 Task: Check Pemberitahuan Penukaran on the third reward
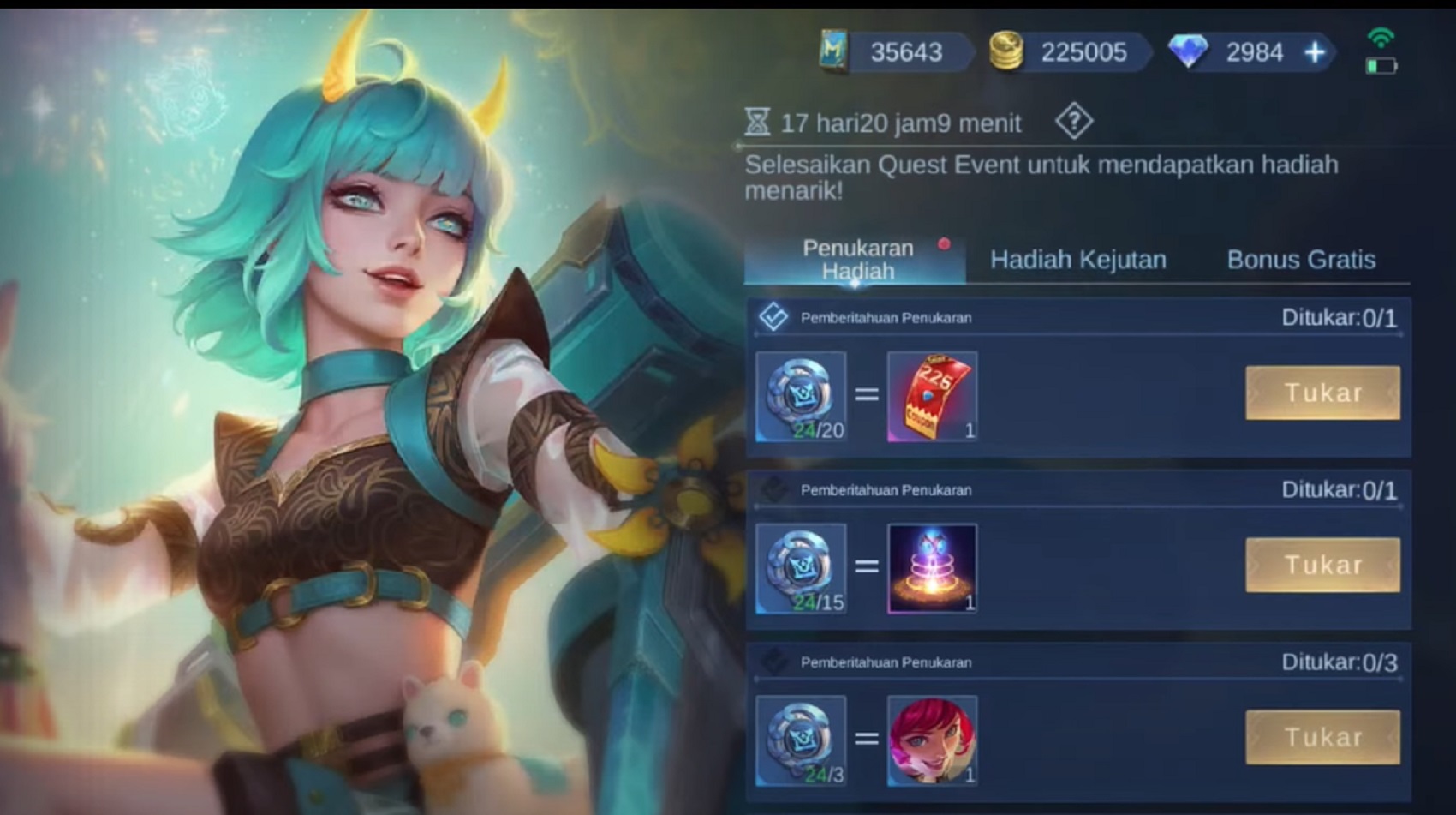tap(773, 661)
